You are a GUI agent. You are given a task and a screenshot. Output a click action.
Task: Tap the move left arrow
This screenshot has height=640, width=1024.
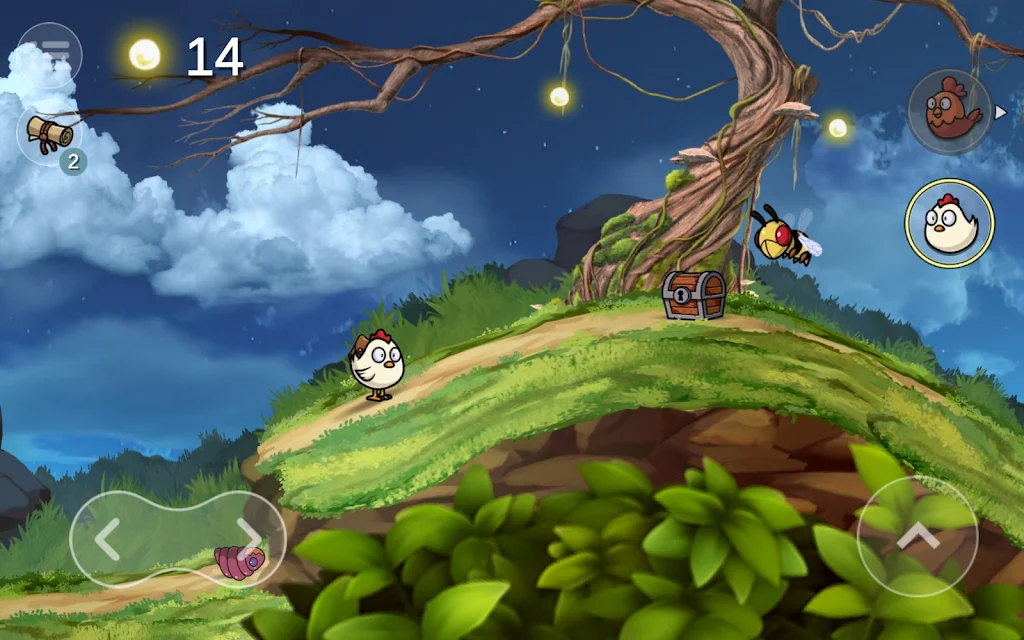[108, 540]
